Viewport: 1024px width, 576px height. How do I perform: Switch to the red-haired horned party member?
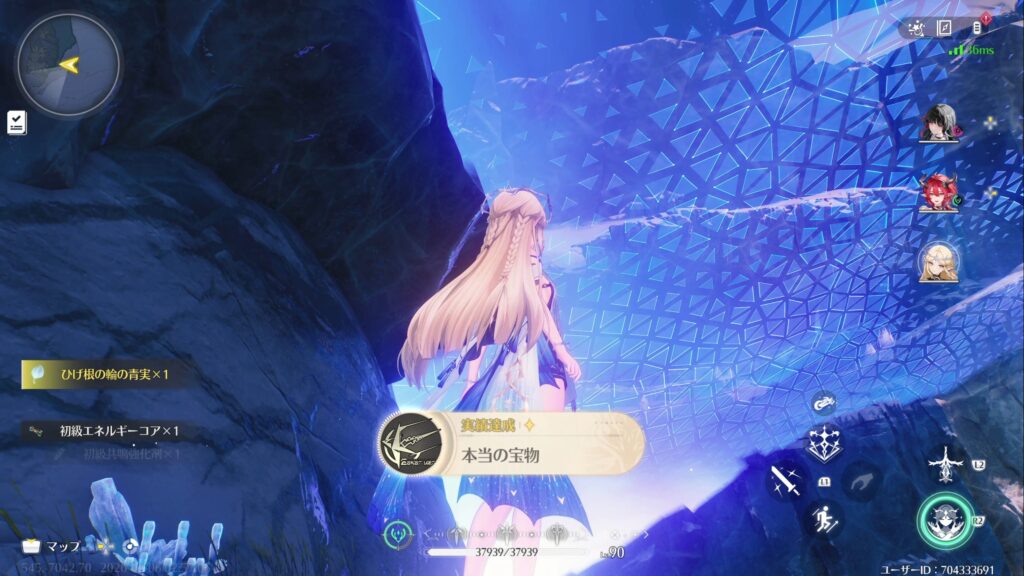[x=939, y=192]
